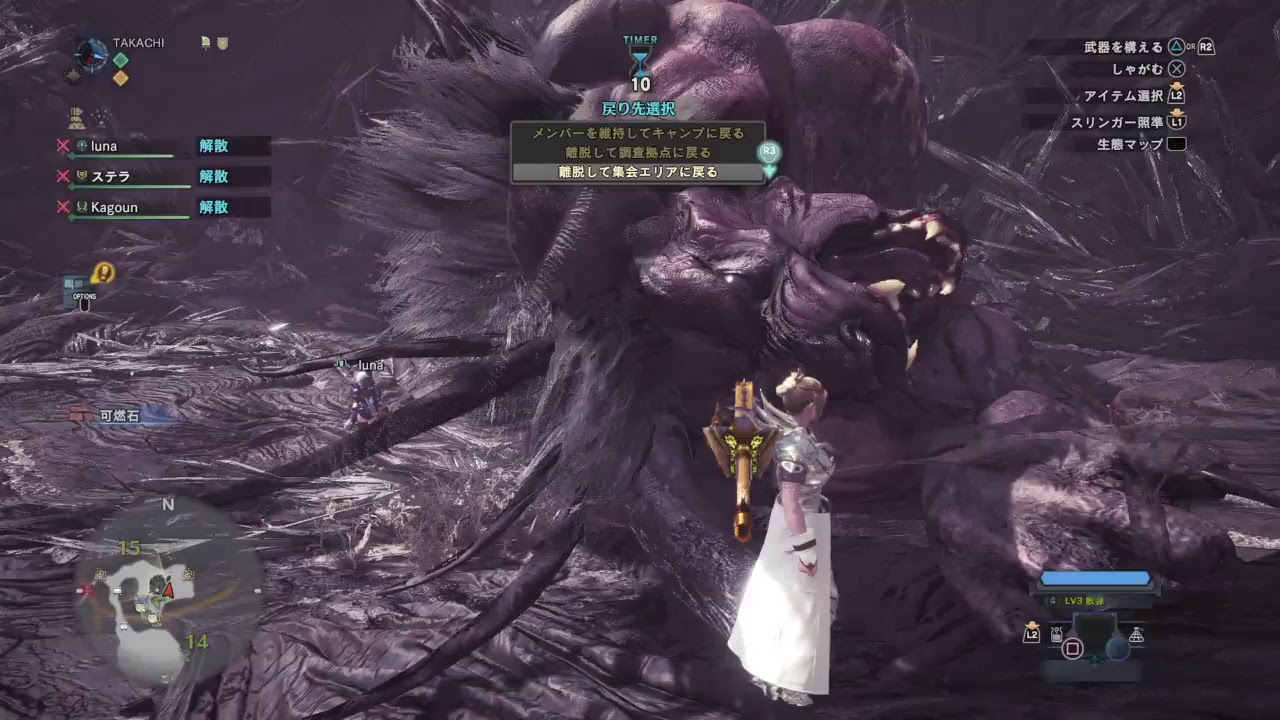Choose 離脱して集会エリアに戻る option

click(x=639, y=171)
